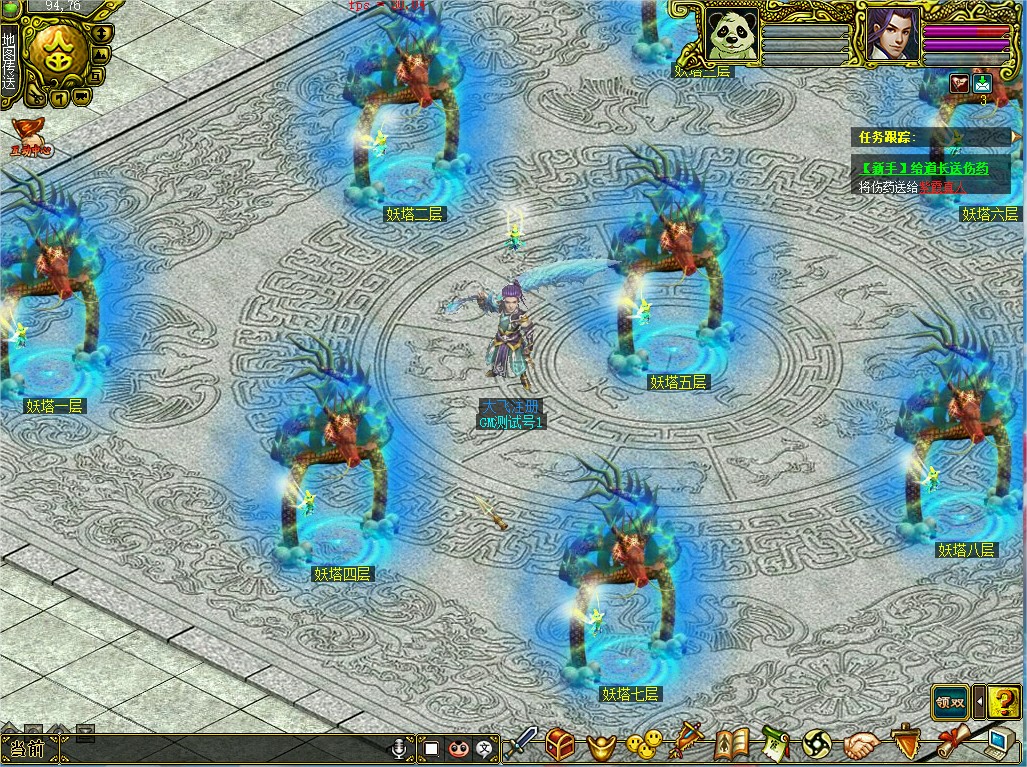Click the handshake trade icon

tap(860, 745)
